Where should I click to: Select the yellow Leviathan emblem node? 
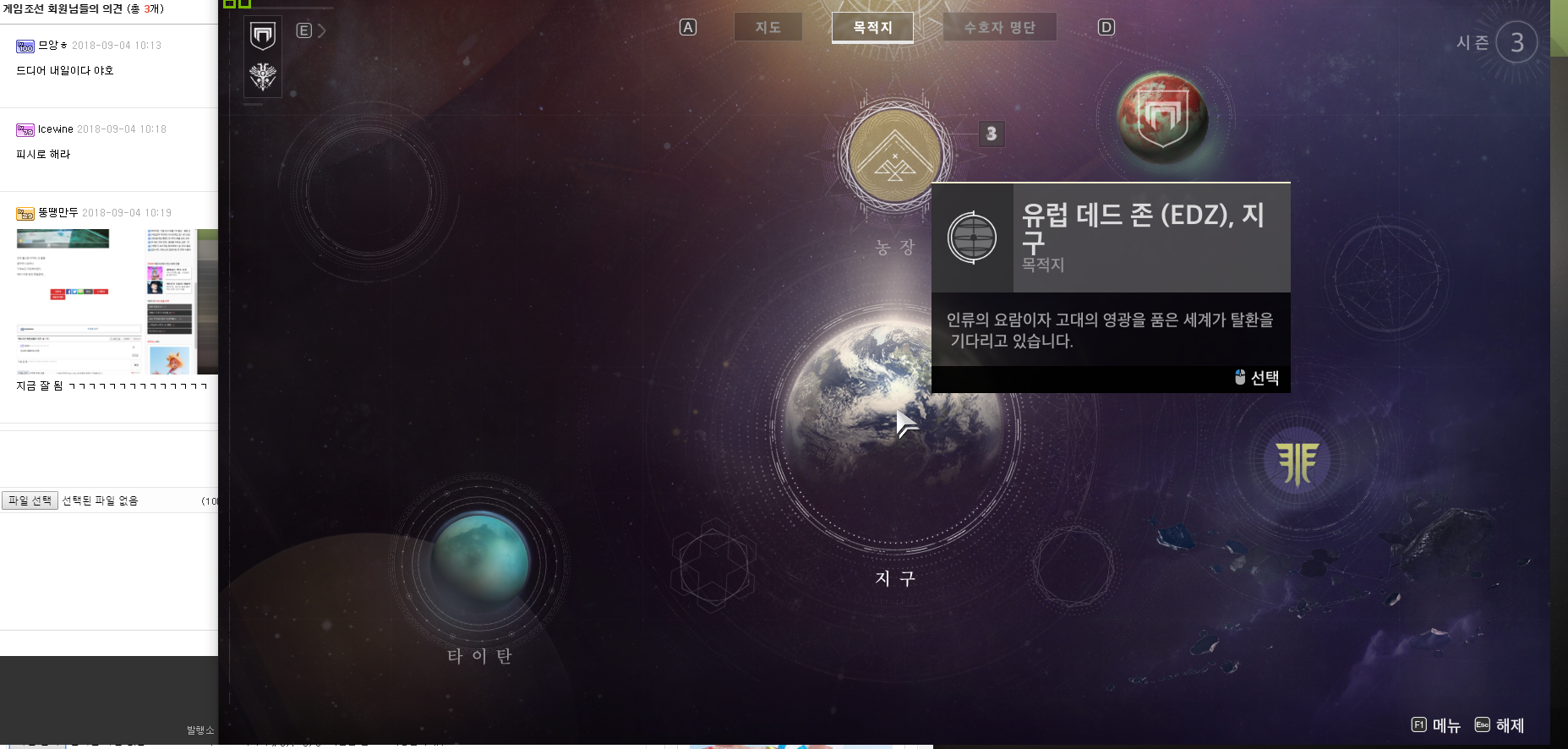point(1297,462)
